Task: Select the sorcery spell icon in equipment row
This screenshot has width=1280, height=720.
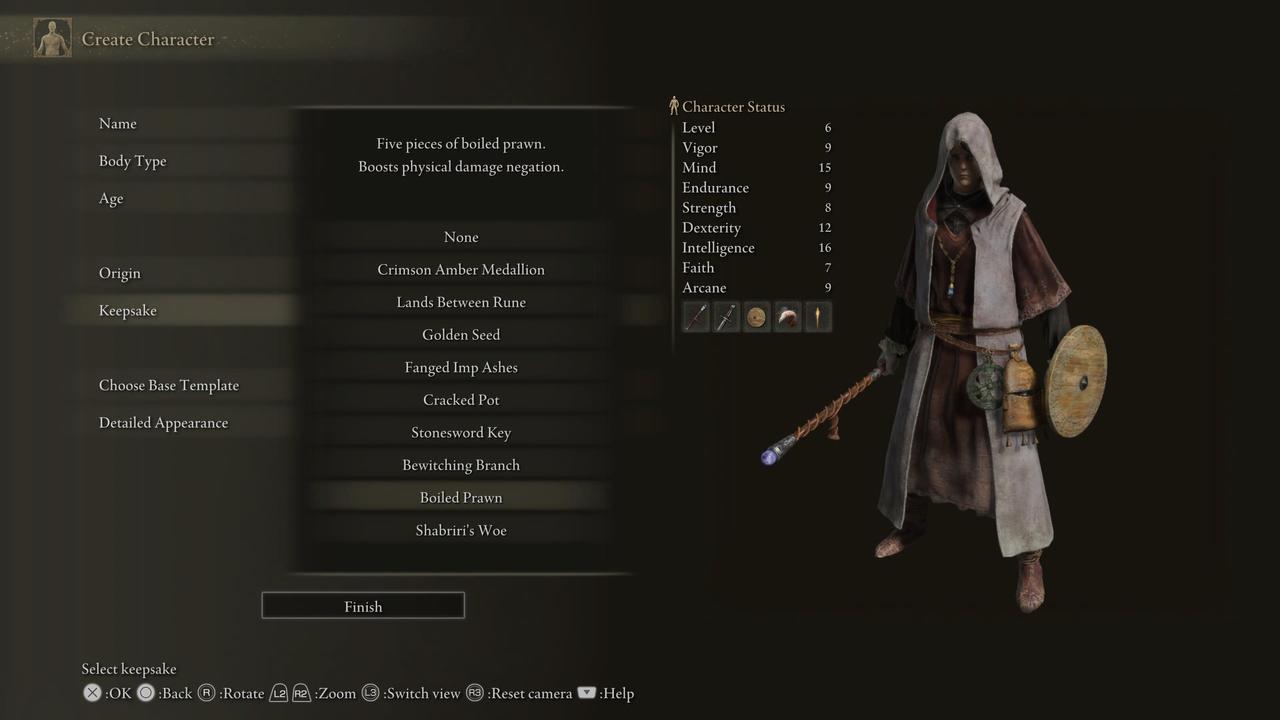Action: click(818, 316)
